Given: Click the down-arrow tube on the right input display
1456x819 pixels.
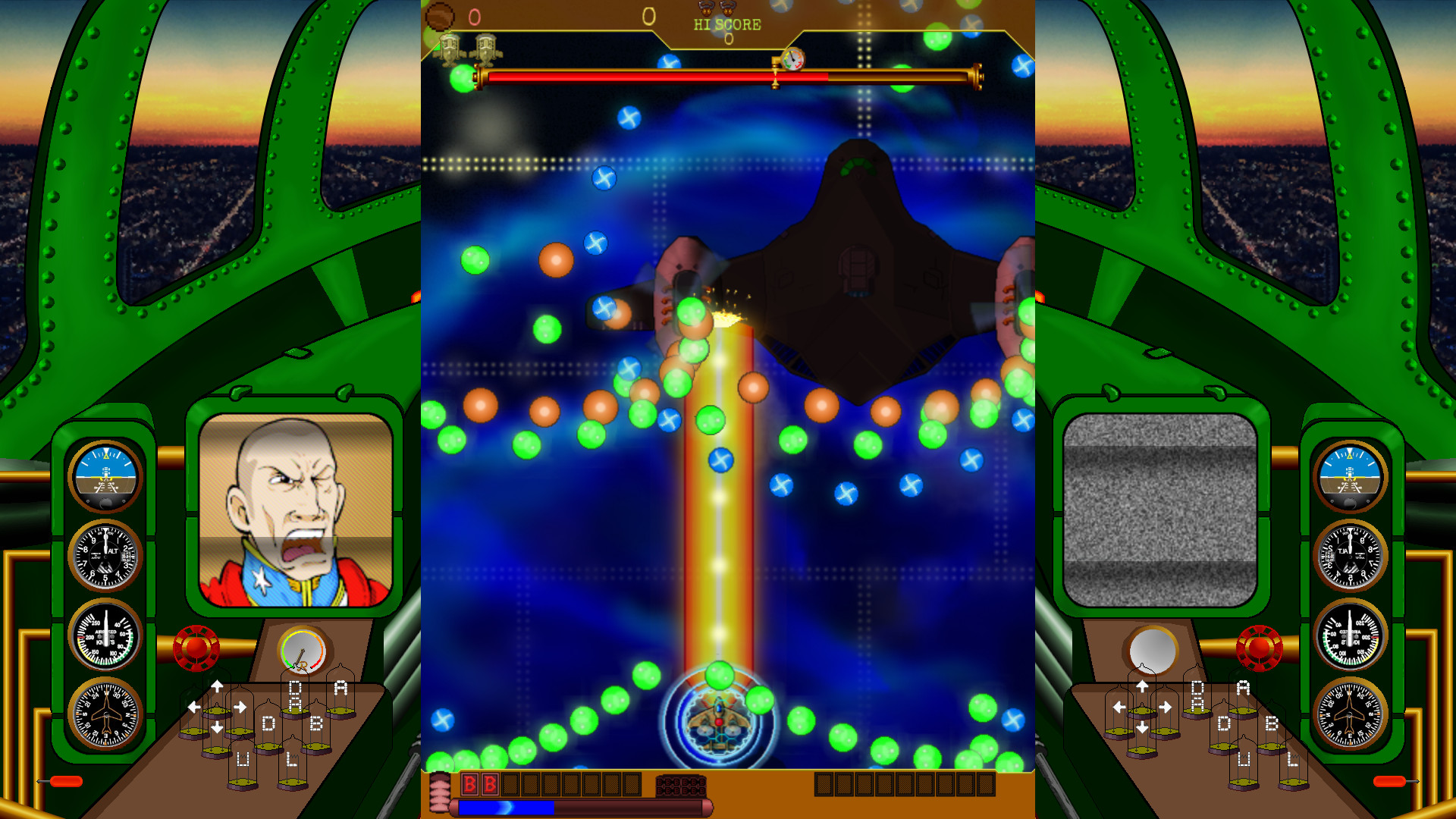Looking at the screenshot, I should pos(1142,726).
